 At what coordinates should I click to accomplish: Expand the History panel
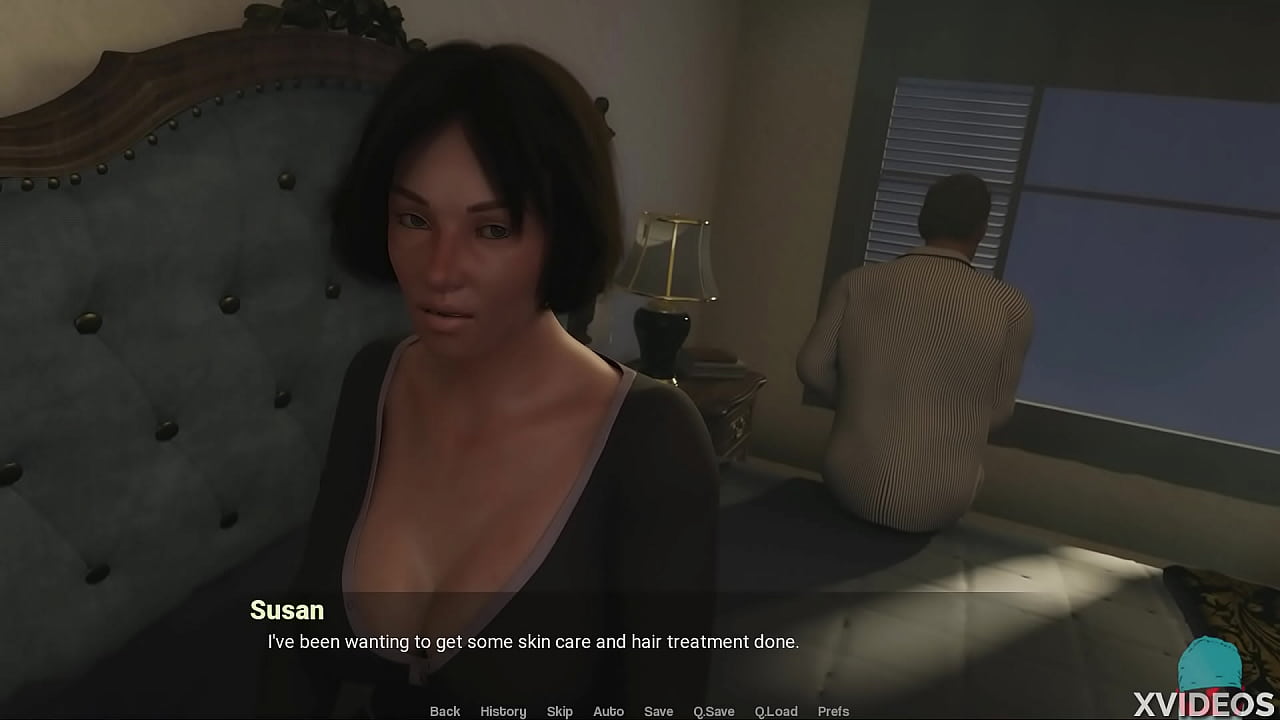[503, 711]
